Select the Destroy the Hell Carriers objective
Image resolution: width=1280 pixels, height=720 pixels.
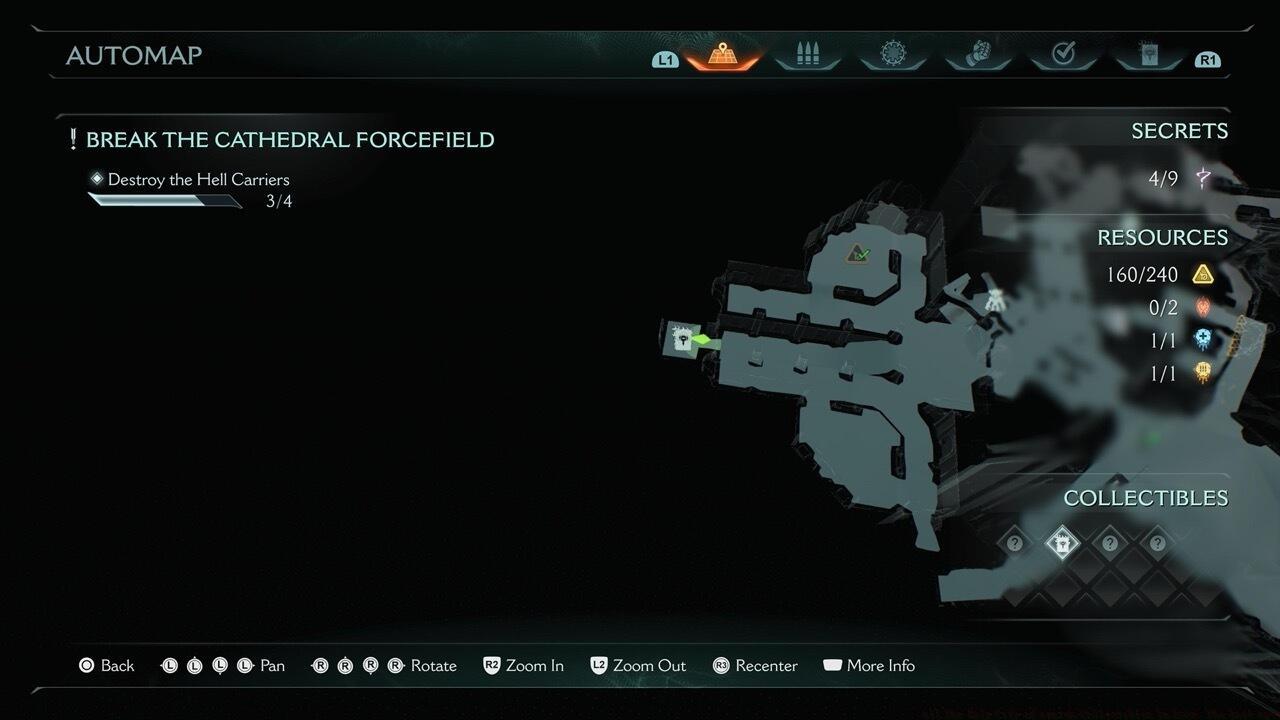(198, 180)
